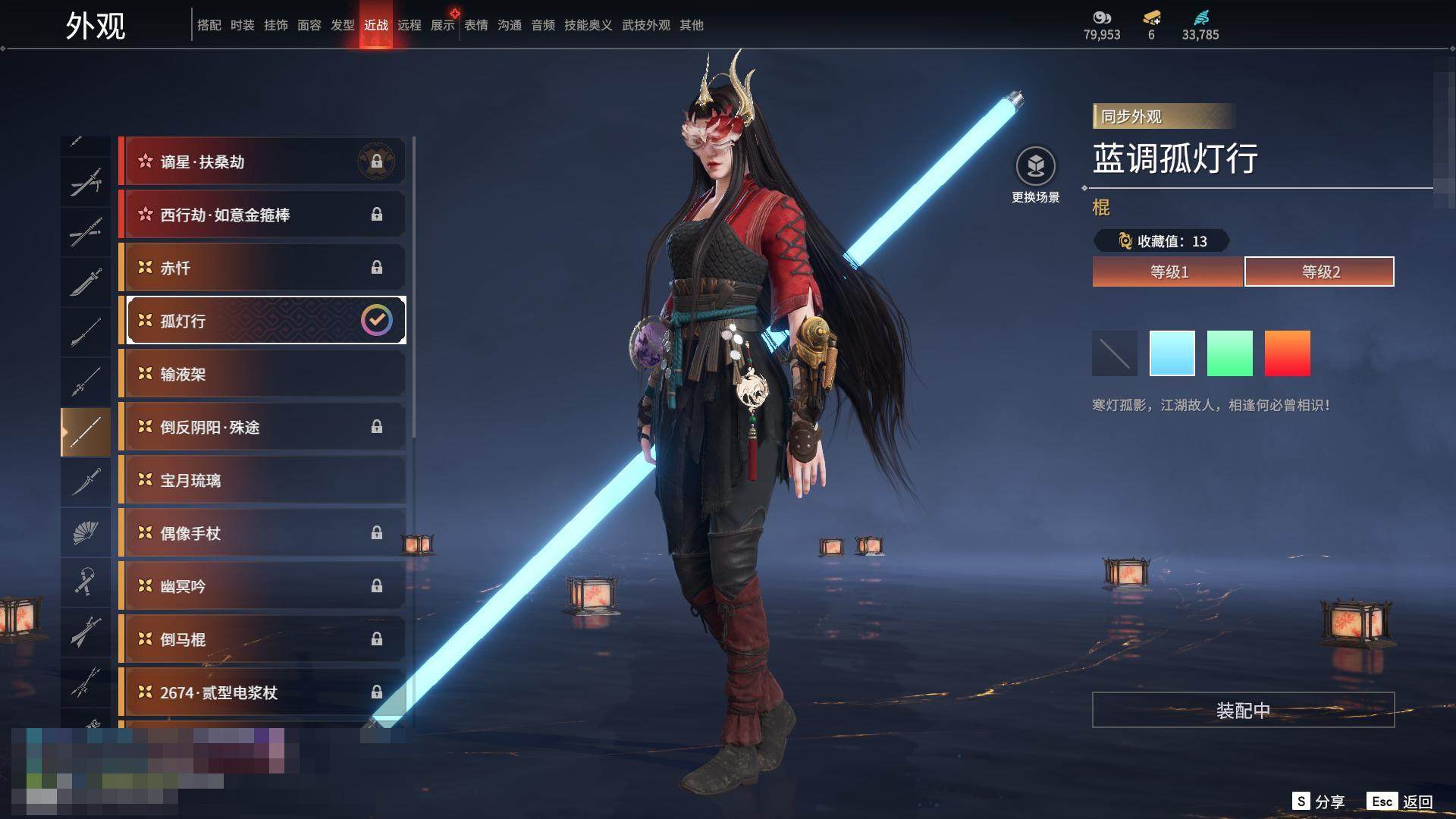Select 输液架 from the skin list
The width and height of the screenshot is (1456, 819).
click(264, 374)
